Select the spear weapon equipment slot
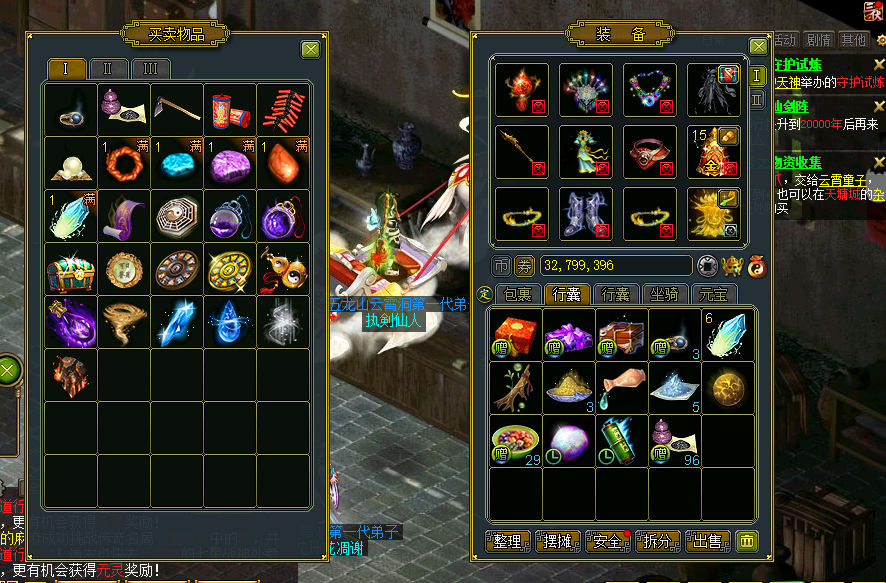 pyautogui.click(x=522, y=151)
